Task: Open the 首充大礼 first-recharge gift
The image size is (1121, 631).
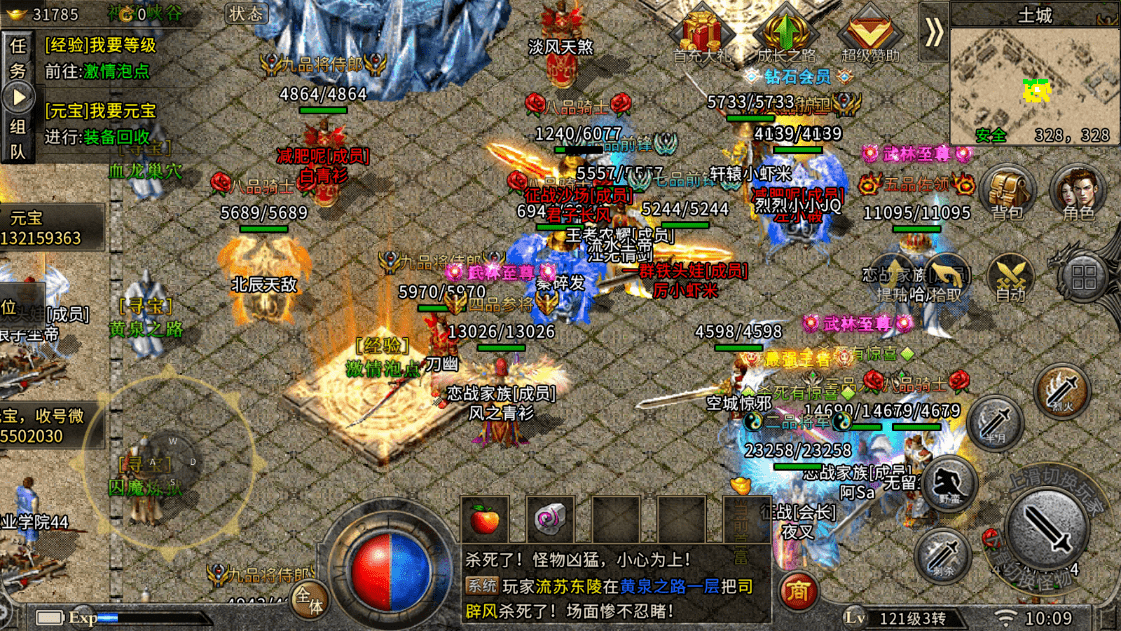Action: (x=703, y=33)
